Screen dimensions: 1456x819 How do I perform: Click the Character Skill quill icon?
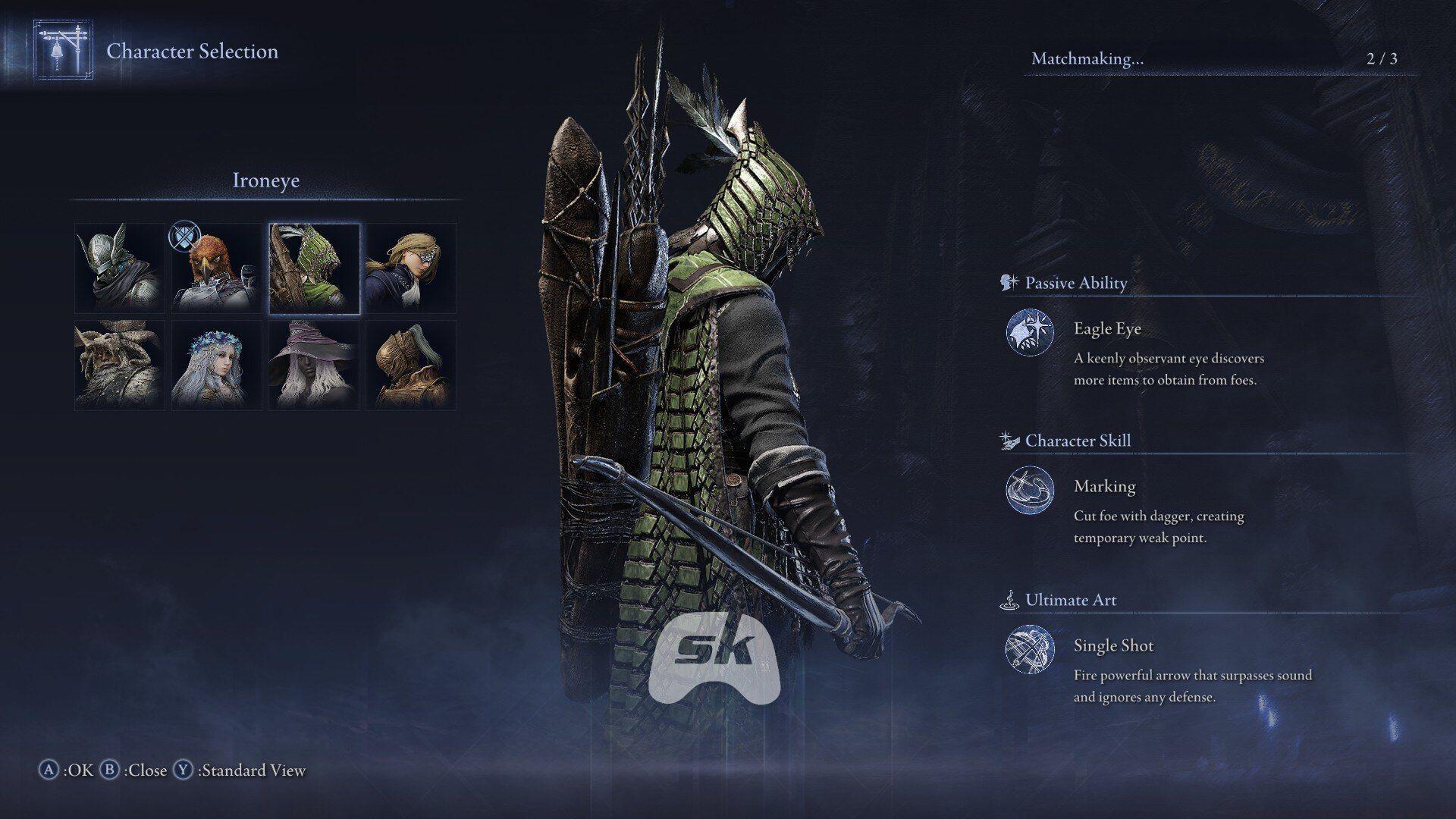click(1008, 439)
